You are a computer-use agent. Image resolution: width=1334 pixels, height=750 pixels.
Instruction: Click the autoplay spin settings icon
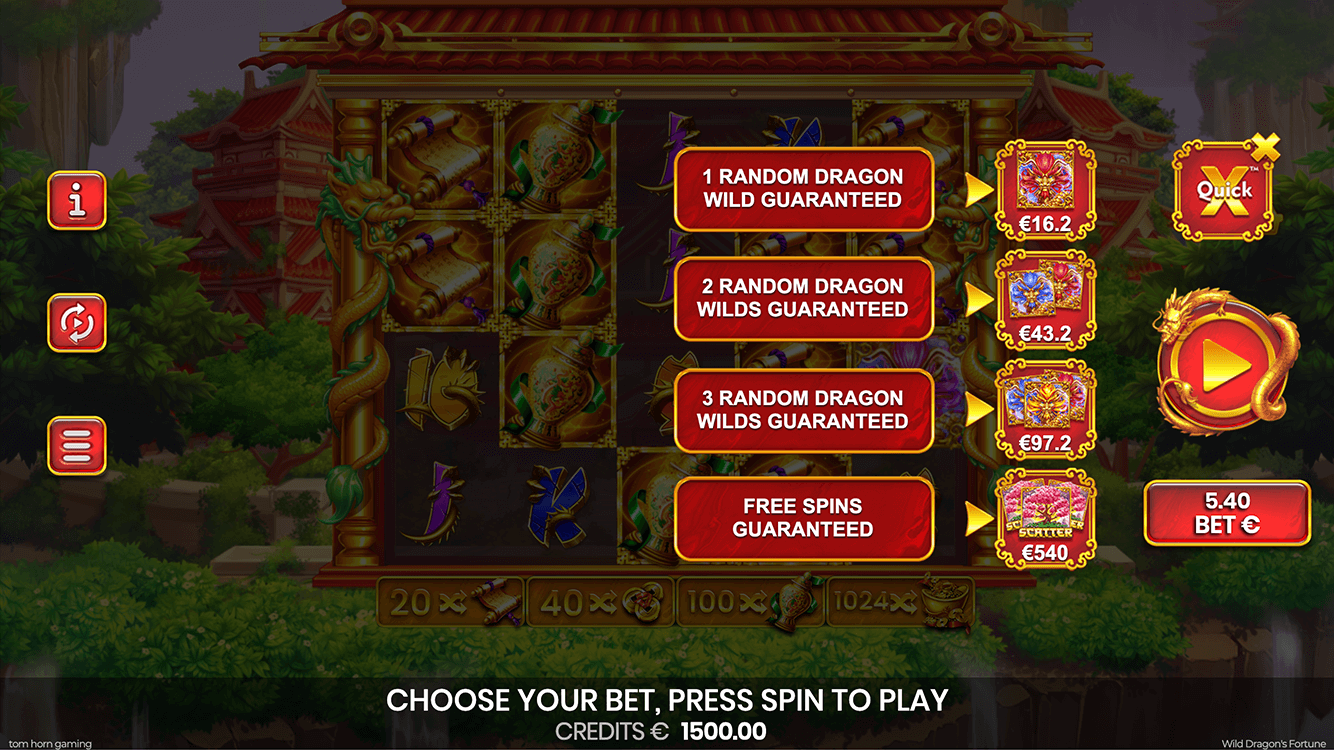pos(77,324)
